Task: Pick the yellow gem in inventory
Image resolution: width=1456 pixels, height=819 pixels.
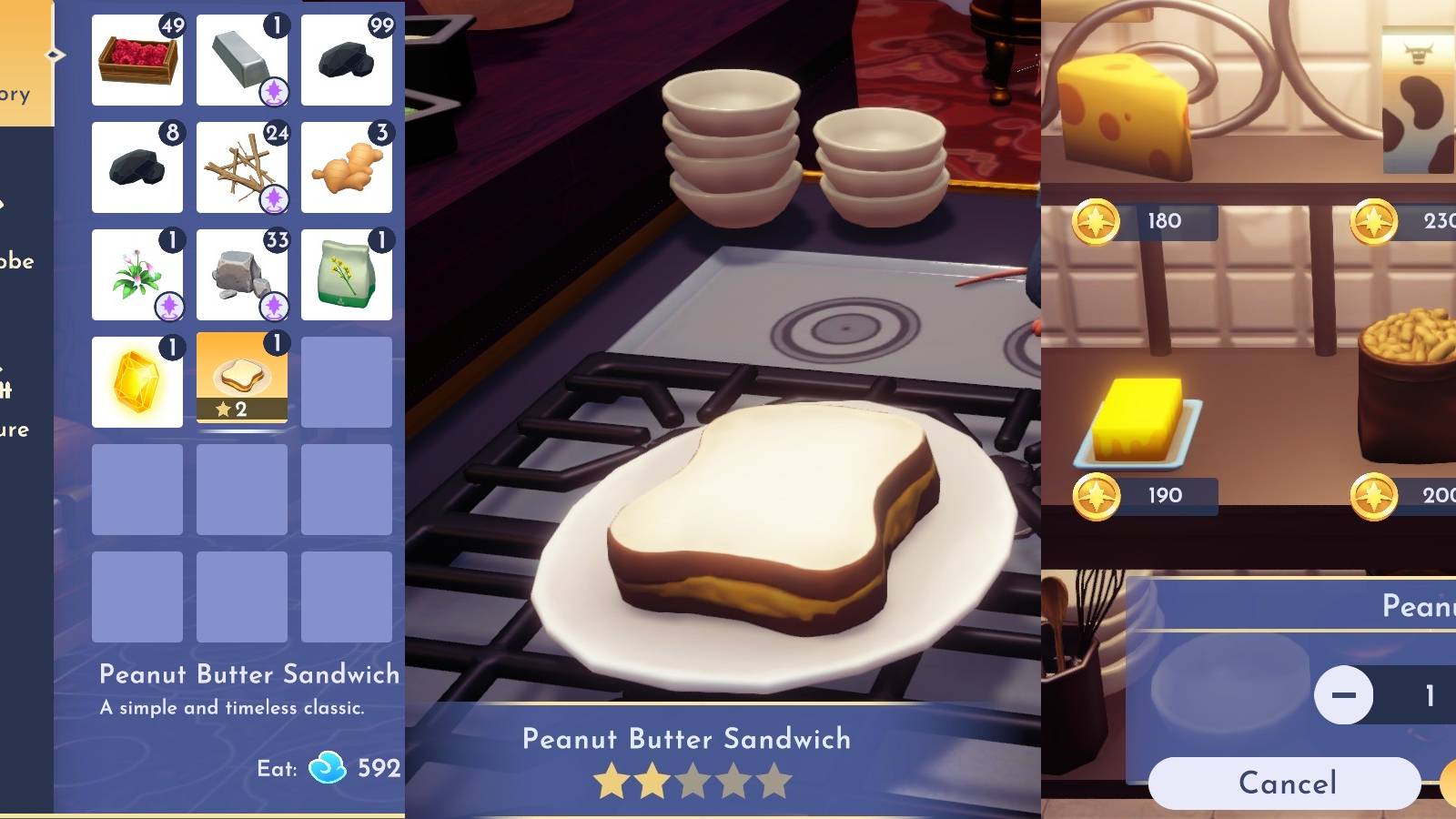Action: point(136,380)
